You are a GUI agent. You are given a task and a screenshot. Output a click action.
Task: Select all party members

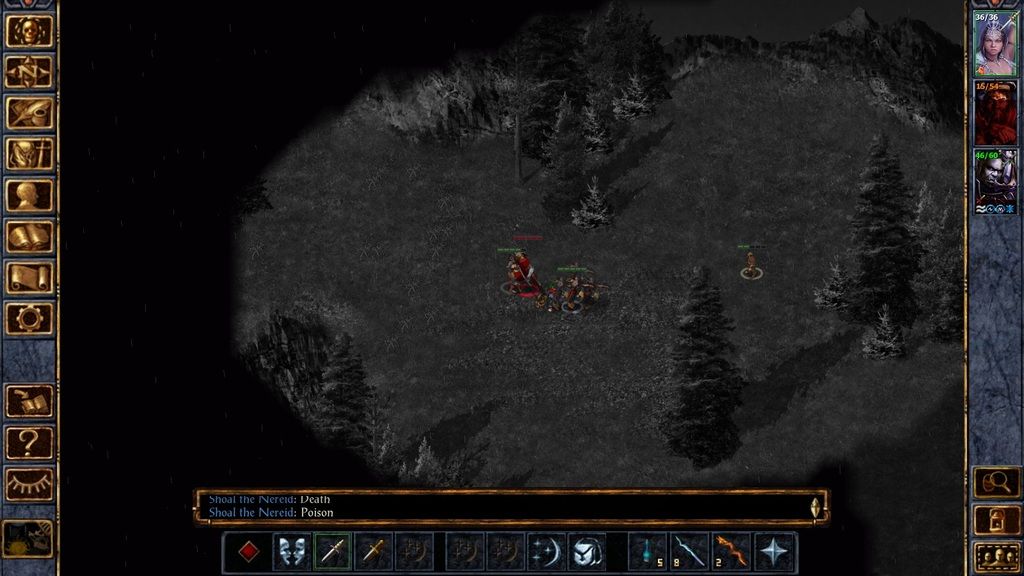[996, 556]
